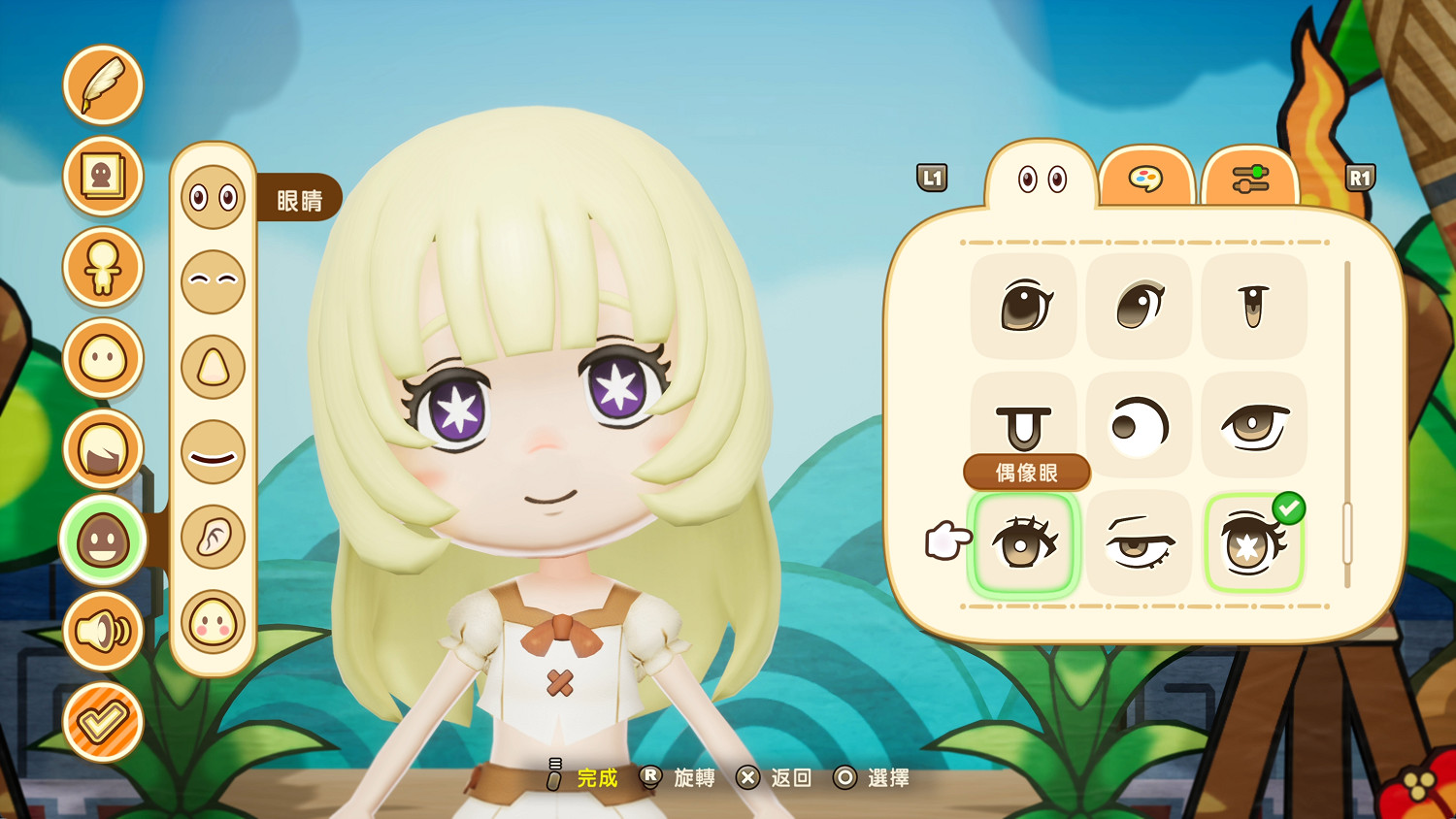The image size is (1456, 819).
Task: Switch to the sliders adjustment tab
Action: 1252,180
